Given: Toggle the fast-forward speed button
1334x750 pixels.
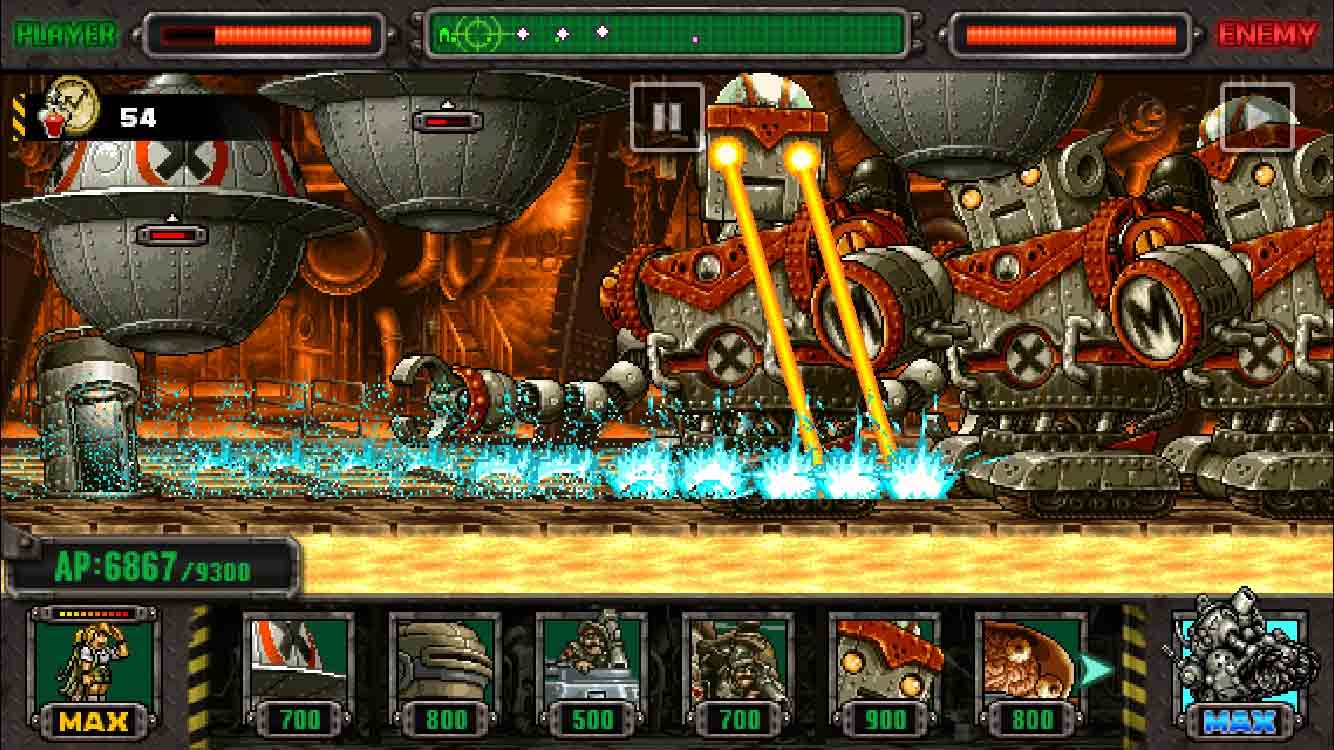Looking at the screenshot, I should pyautogui.click(x=1257, y=117).
